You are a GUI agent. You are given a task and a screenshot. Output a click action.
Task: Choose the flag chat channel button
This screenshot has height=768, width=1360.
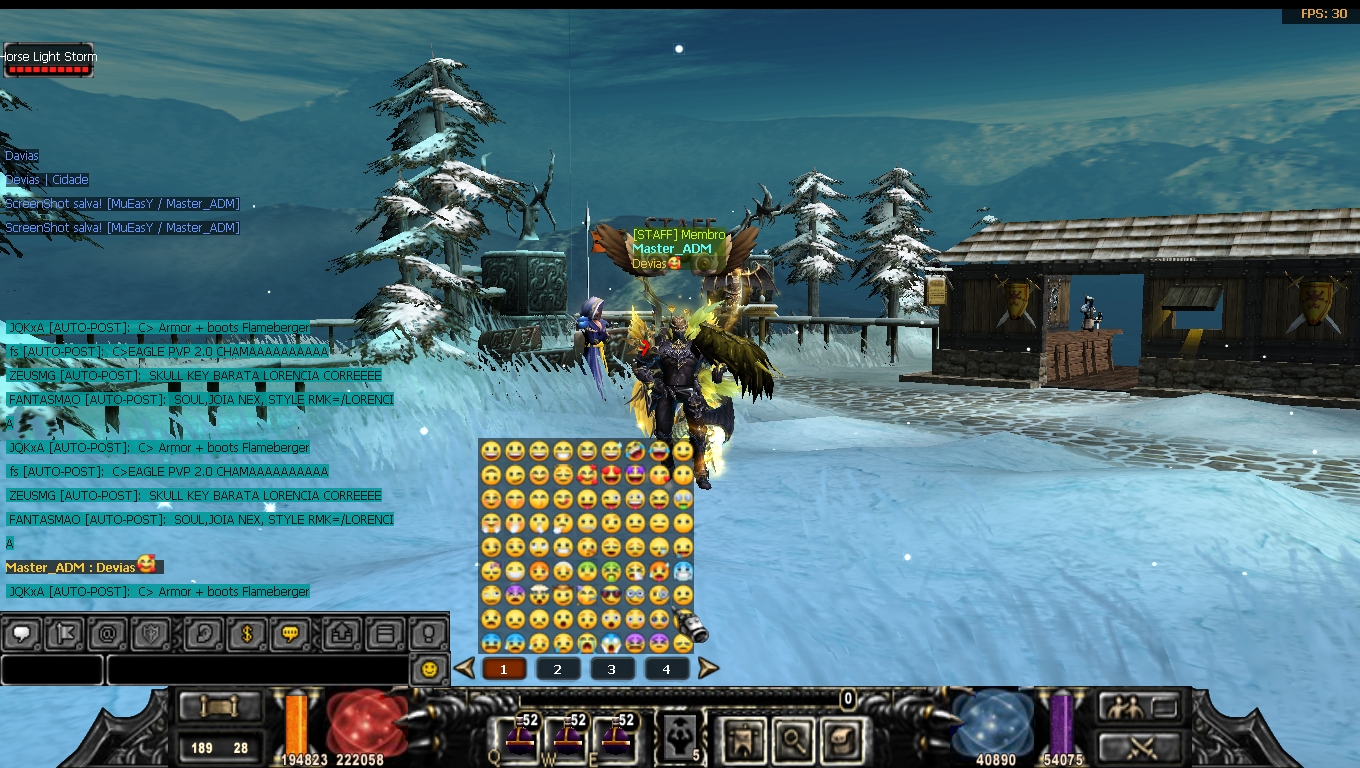(64, 634)
